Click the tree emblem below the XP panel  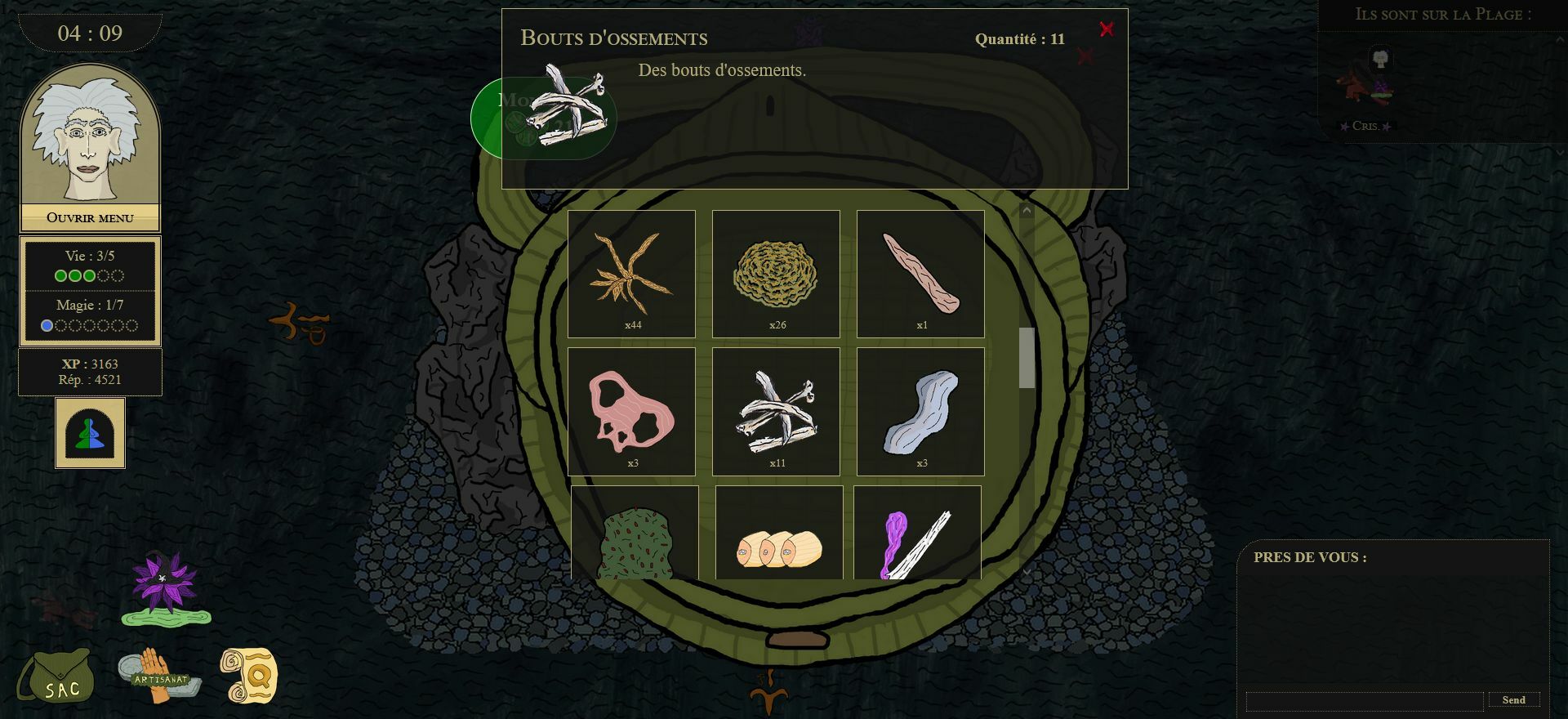click(x=90, y=433)
